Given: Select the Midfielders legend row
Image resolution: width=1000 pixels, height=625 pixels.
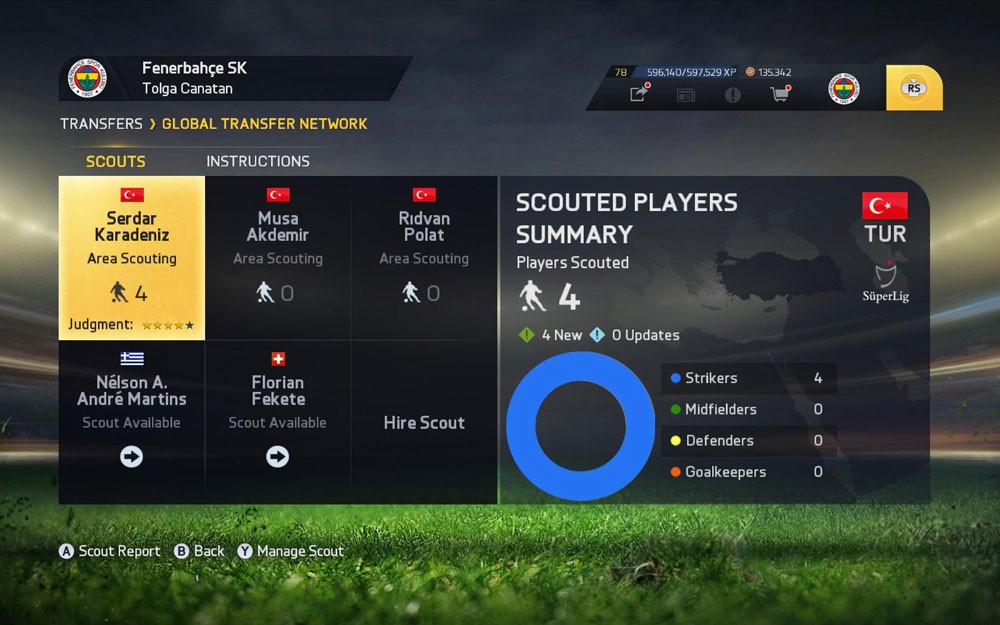Looking at the screenshot, I should 748,409.
